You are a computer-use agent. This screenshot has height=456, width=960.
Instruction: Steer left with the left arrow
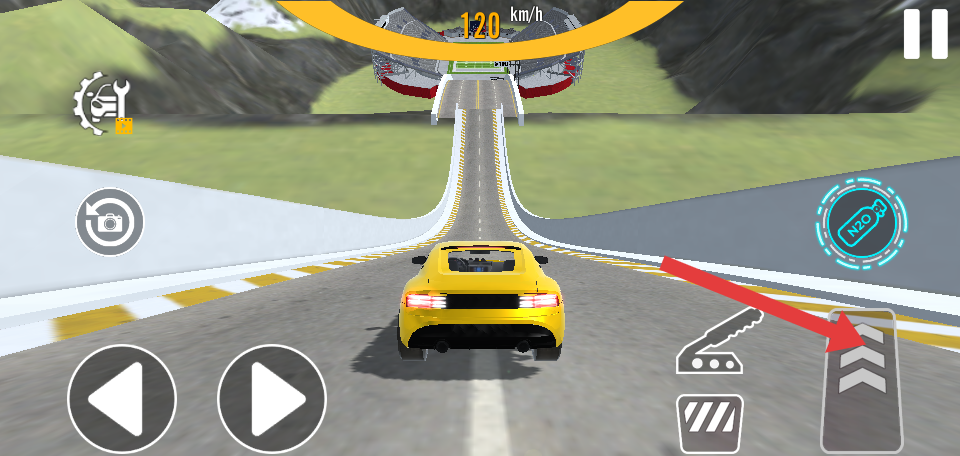pos(121,398)
